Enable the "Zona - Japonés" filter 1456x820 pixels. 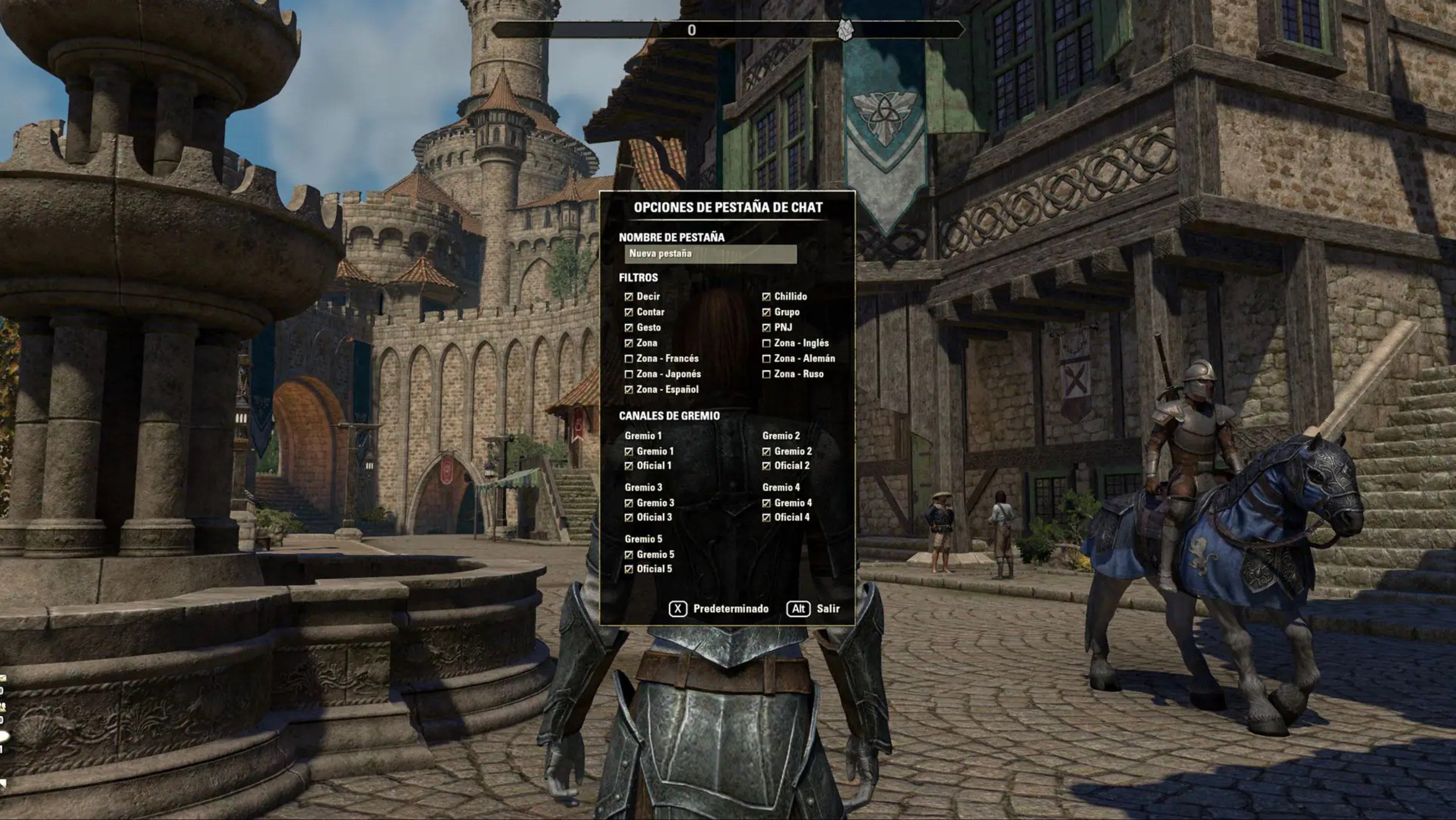click(629, 374)
